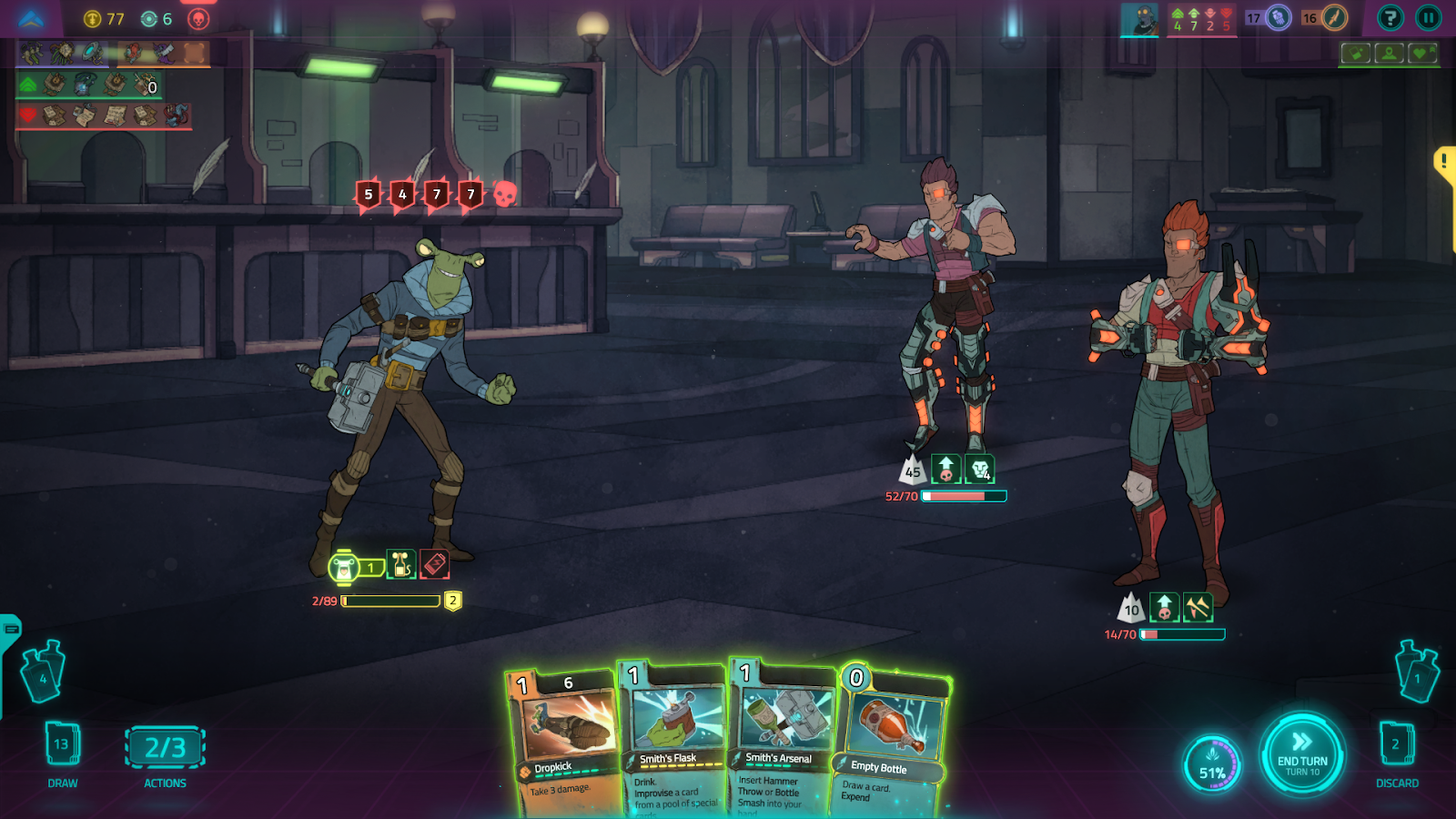
Task: View the discard pile
Action: 1396,745
